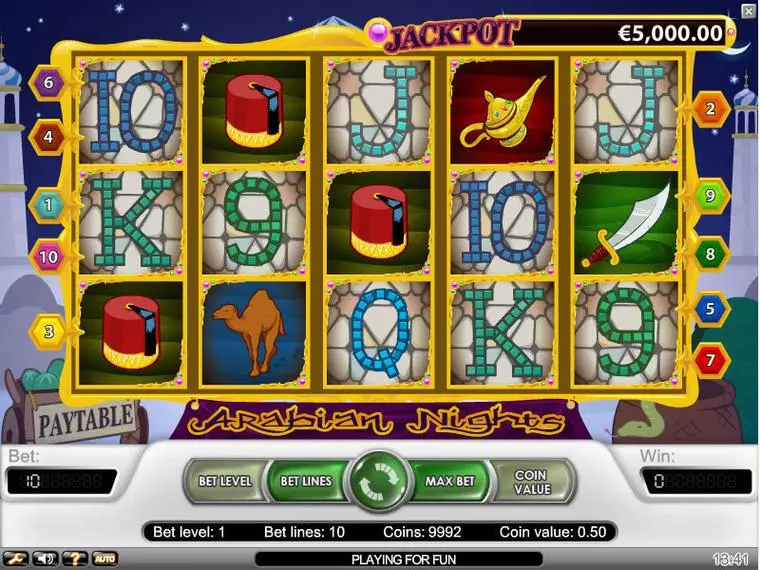Viewport: 760px width, 570px height.
Task: Toggle sound with the speaker icon
Action: [x=44, y=558]
